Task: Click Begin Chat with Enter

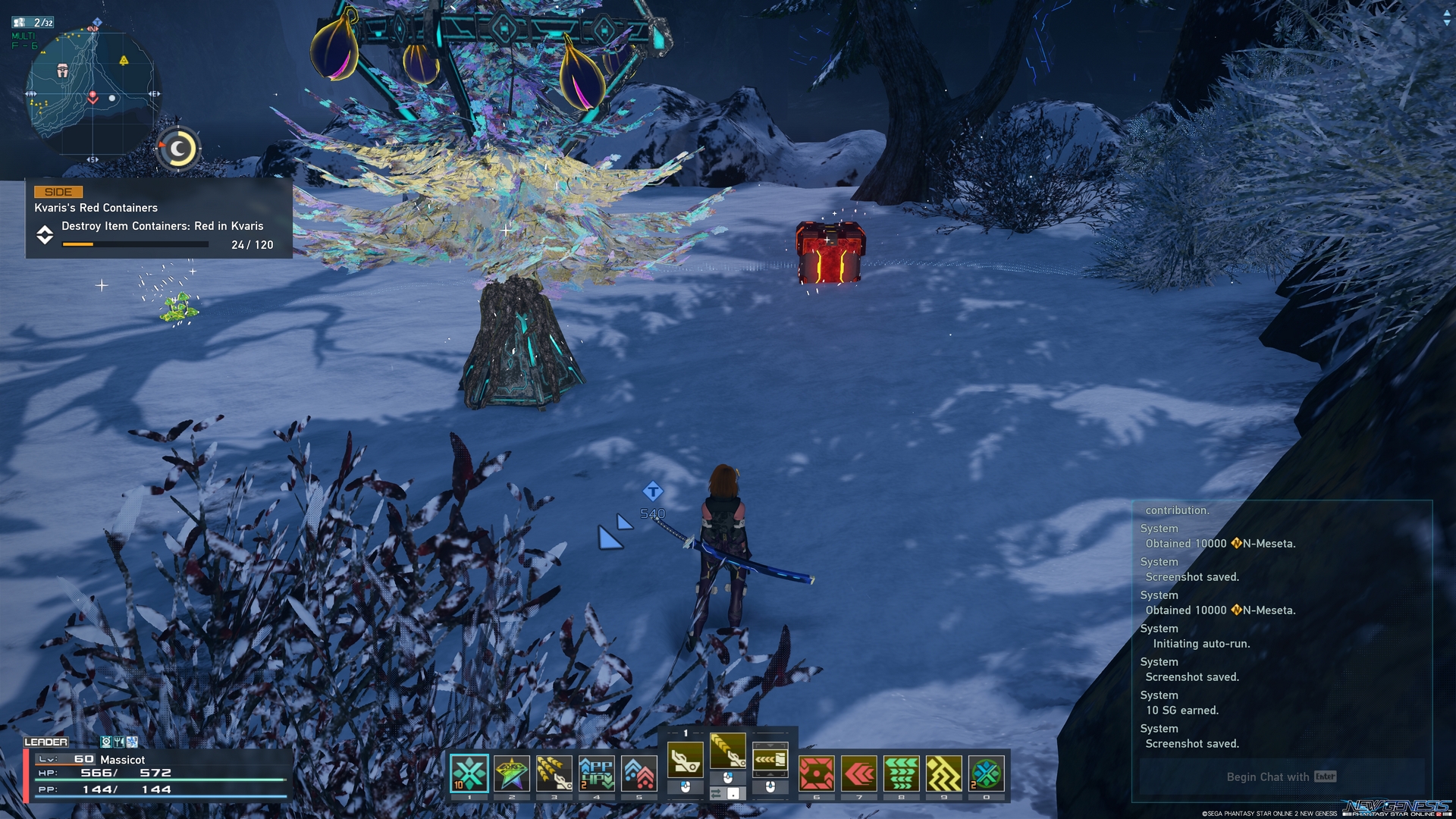Action: (1279, 777)
